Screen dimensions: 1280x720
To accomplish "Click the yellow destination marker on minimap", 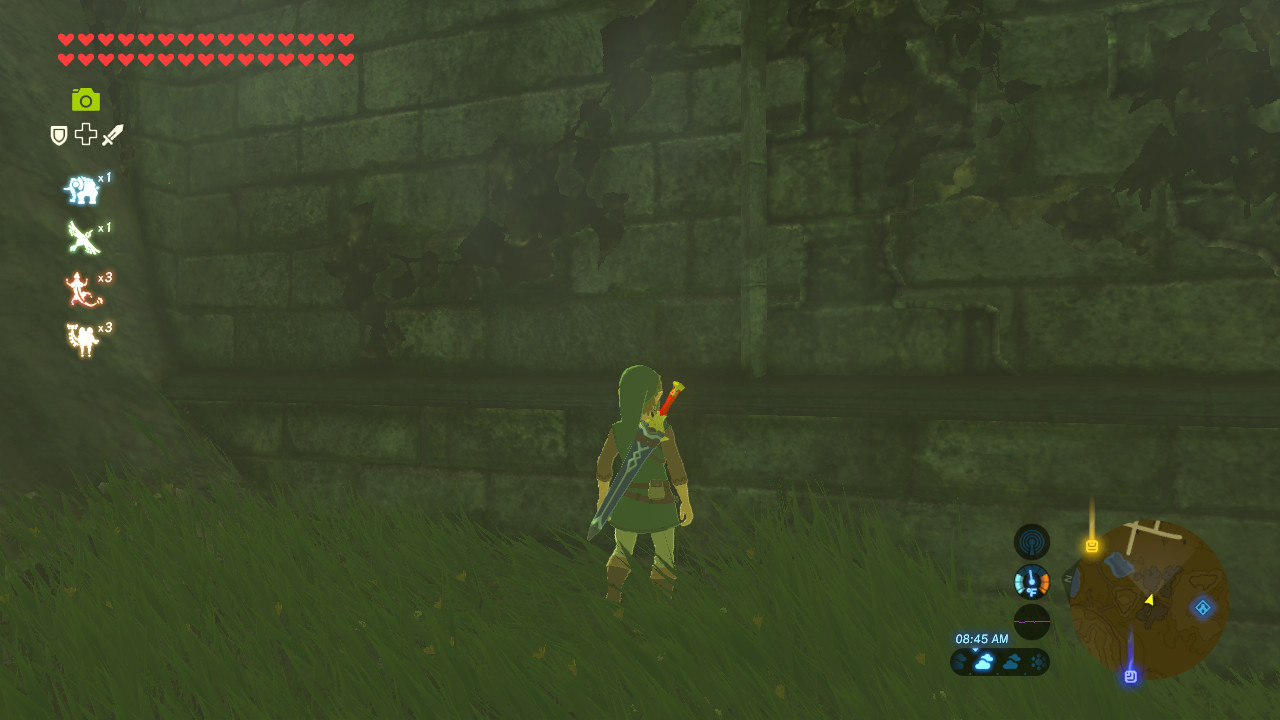I will click(1090, 546).
